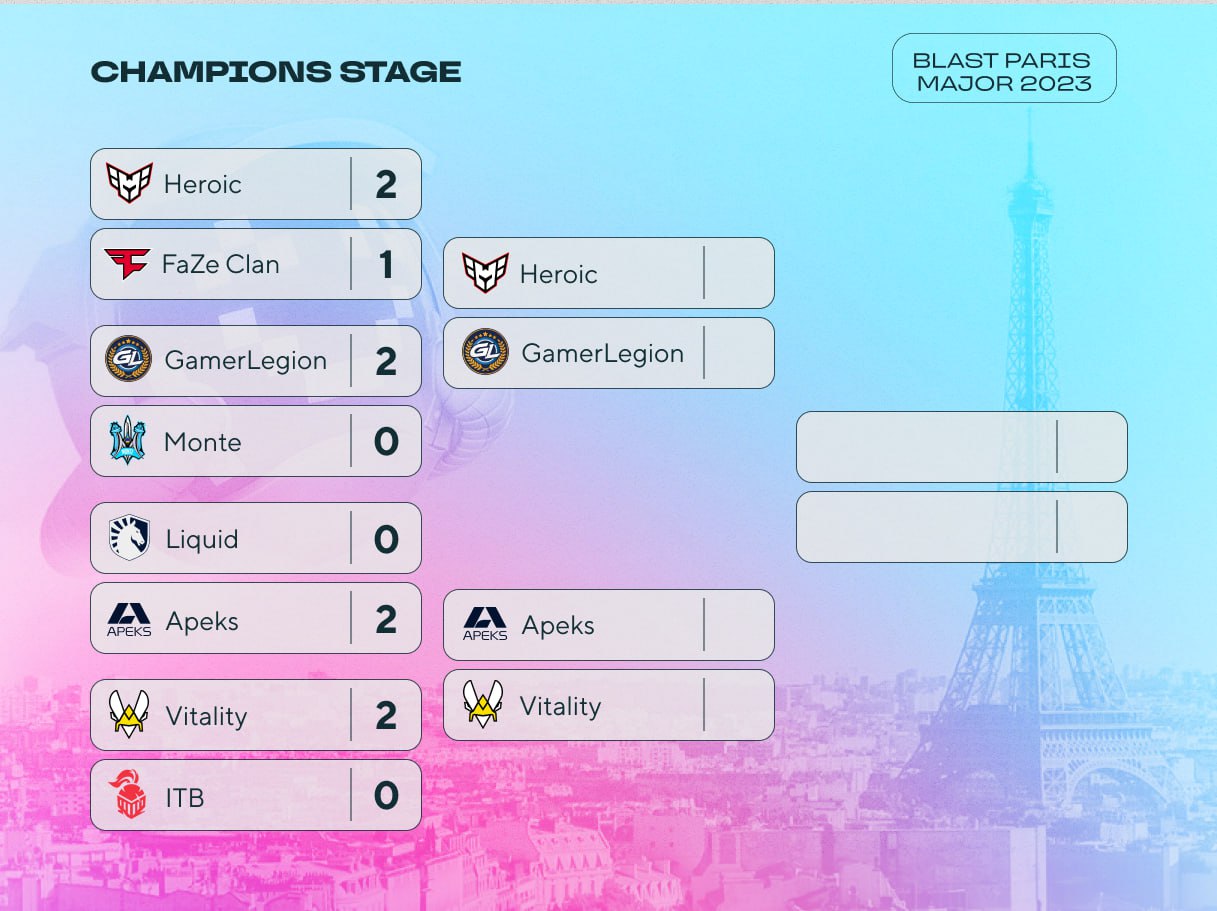Pick Vitality's semifinal slot without a score
1217x911 pixels.
click(x=608, y=705)
